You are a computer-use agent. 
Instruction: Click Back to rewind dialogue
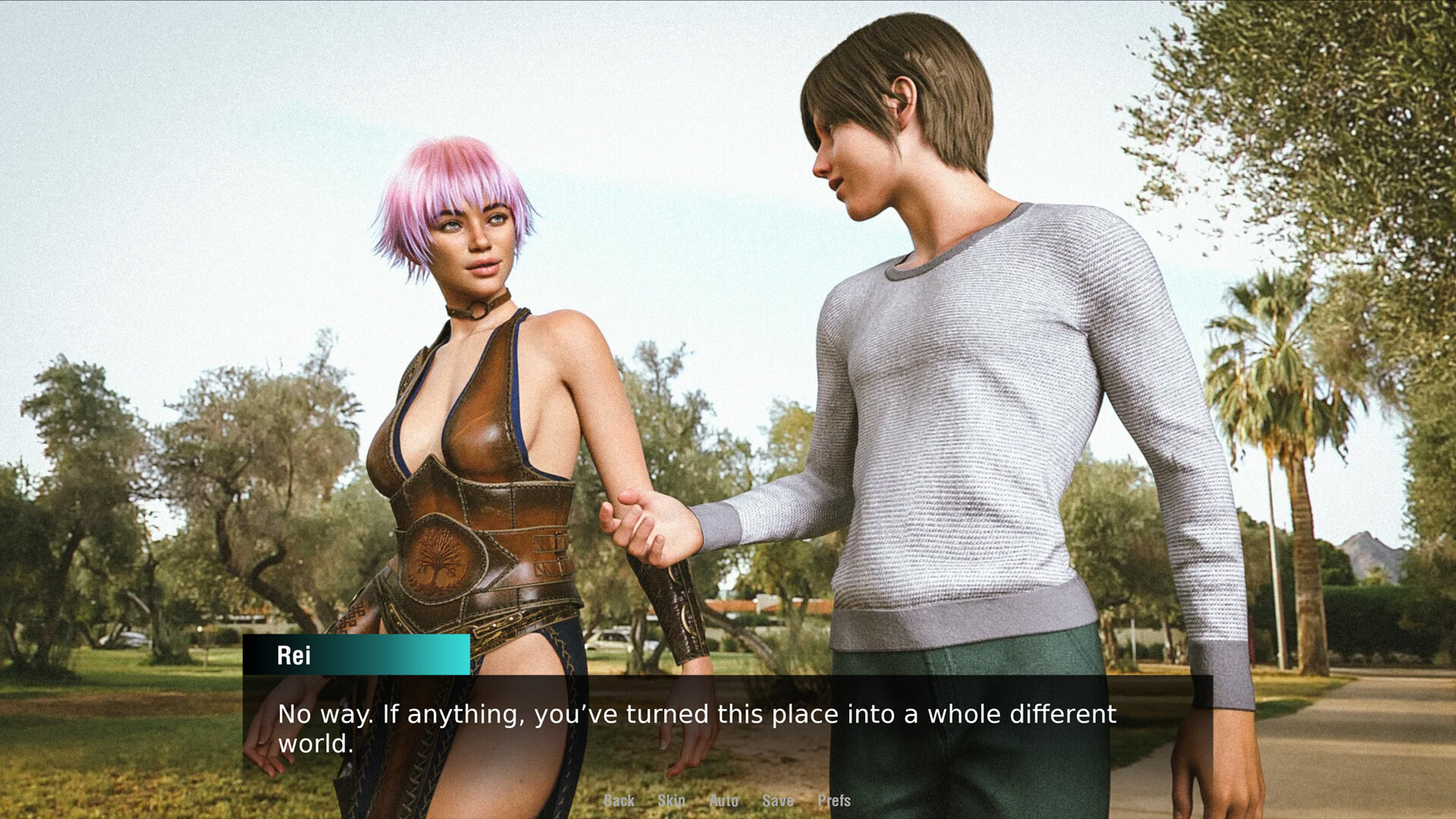(619, 800)
